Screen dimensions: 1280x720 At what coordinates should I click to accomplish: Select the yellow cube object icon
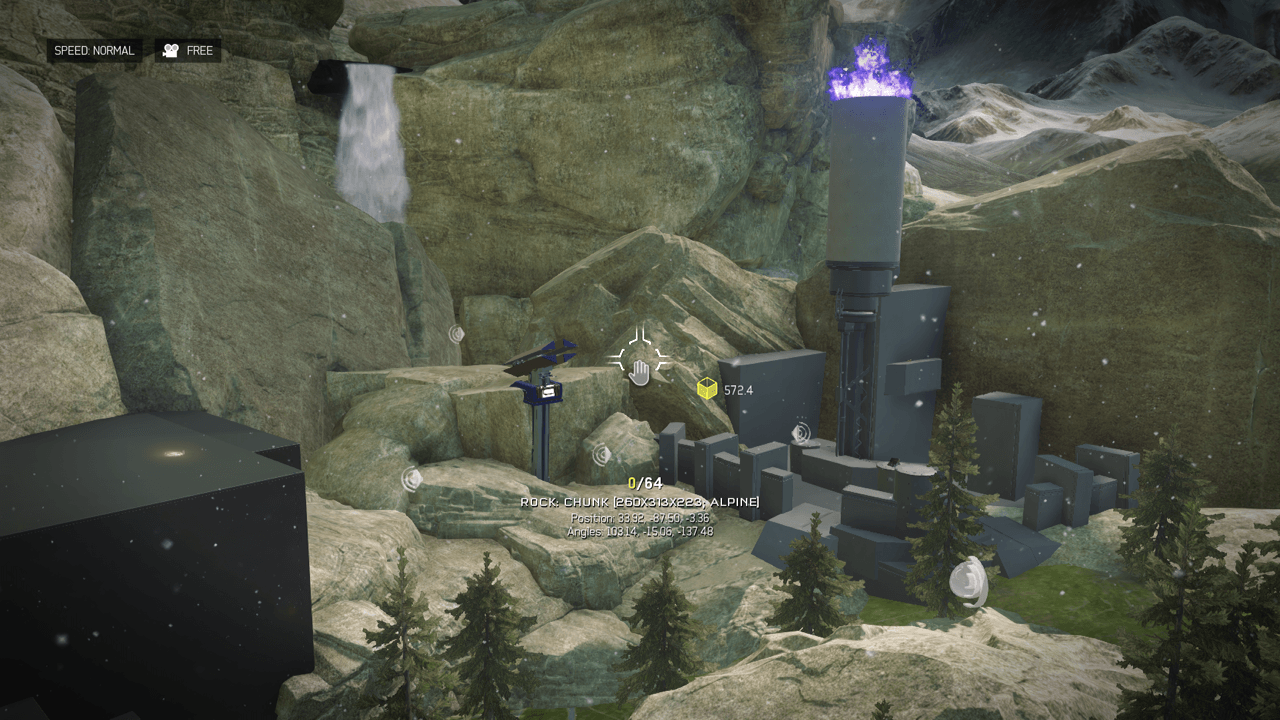(x=707, y=389)
